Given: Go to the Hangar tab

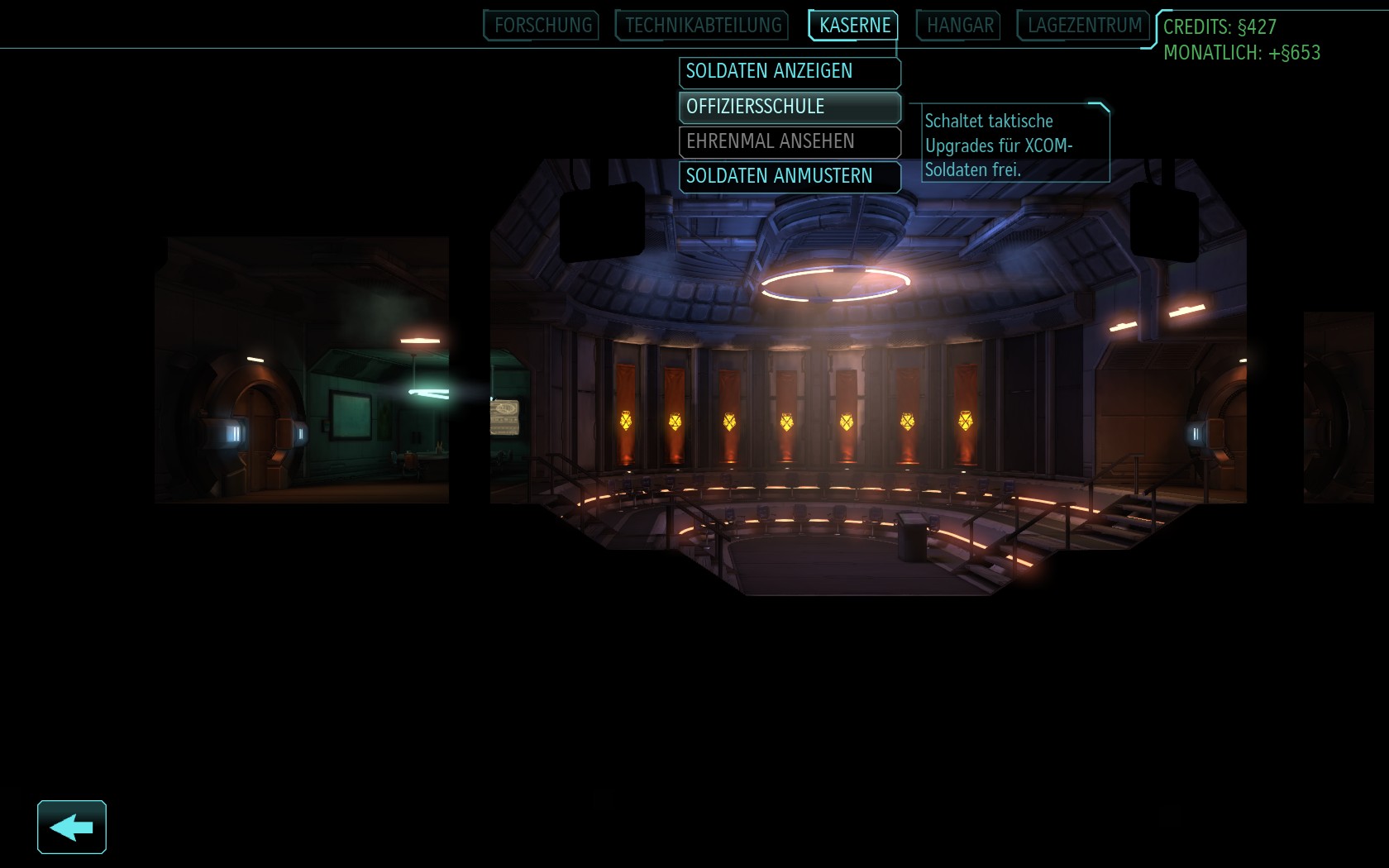Looking at the screenshot, I should 959,26.
